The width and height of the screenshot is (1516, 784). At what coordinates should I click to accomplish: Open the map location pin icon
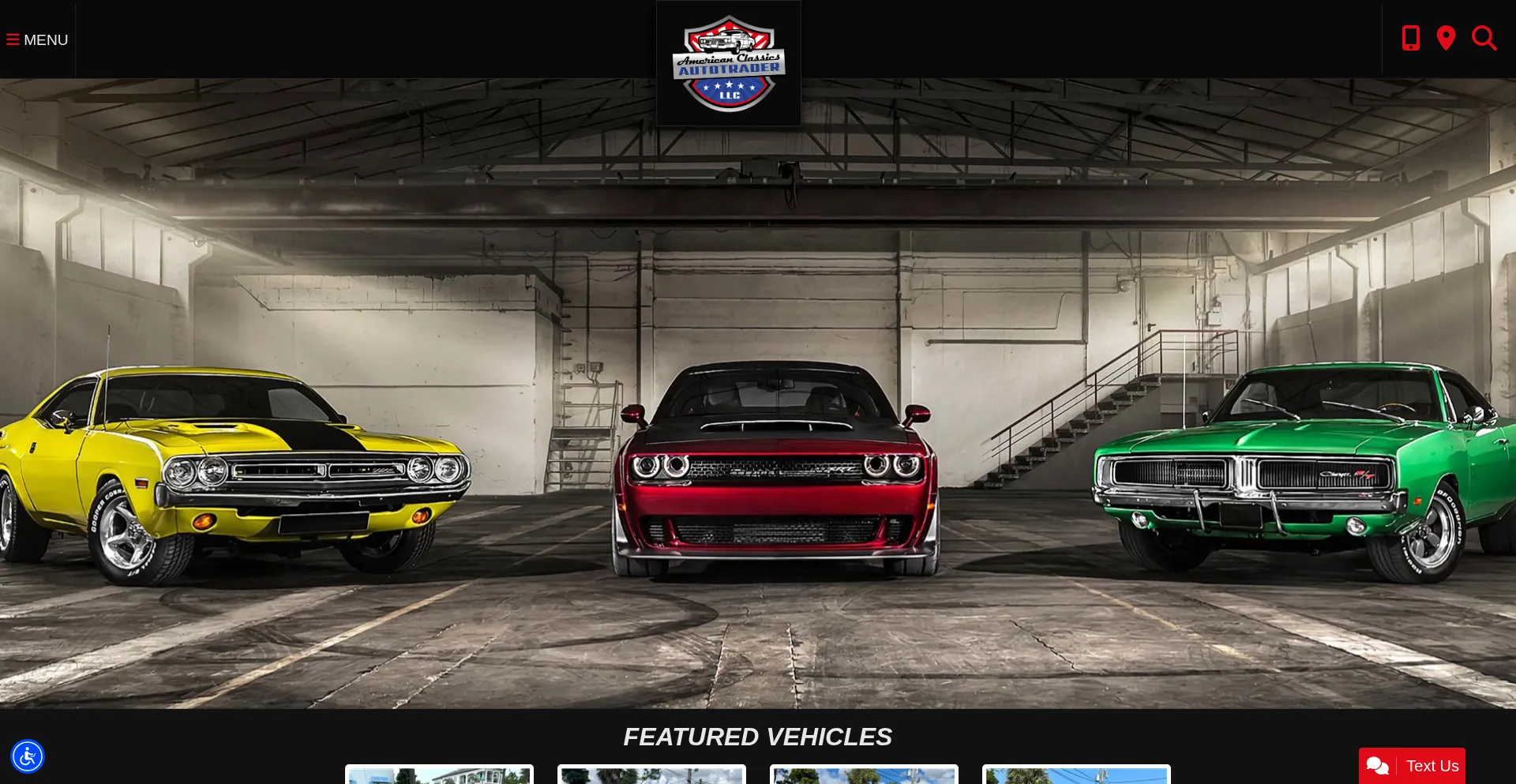click(1446, 38)
